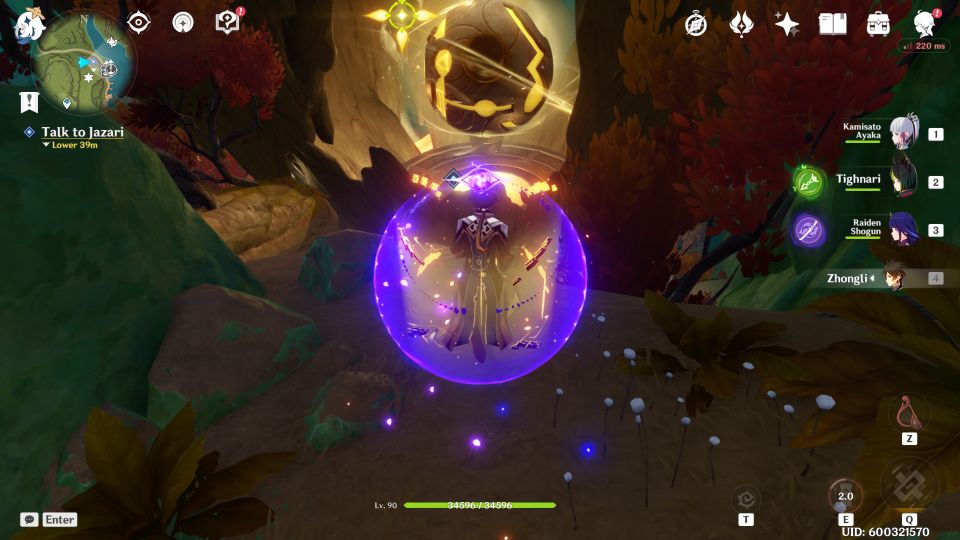Image resolution: width=960 pixels, height=540 pixels.
Task: Open the backpack inventory icon
Action: (x=878, y=25)
